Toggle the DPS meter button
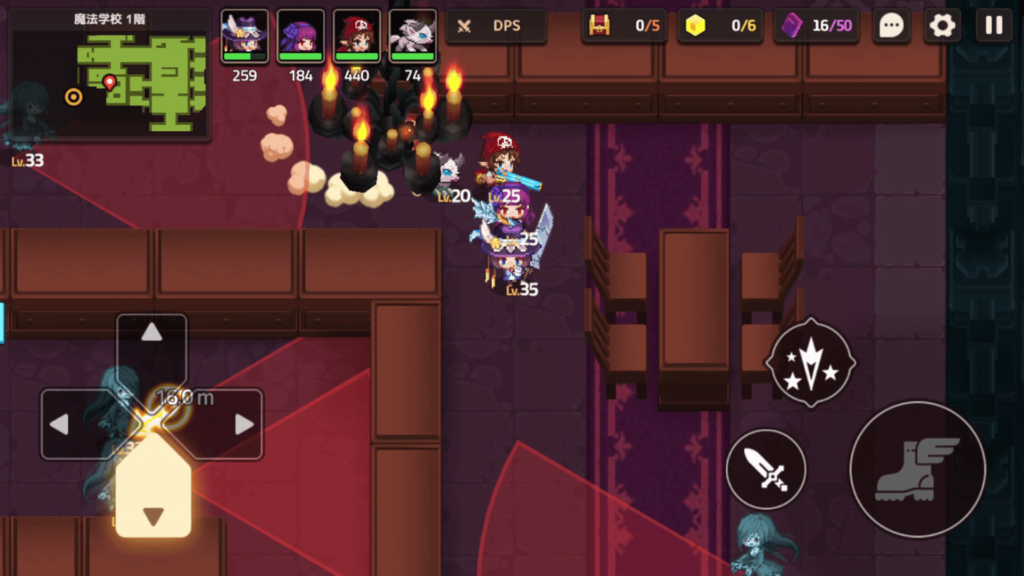The image size is (1024, 576). [x=496, y=26]
